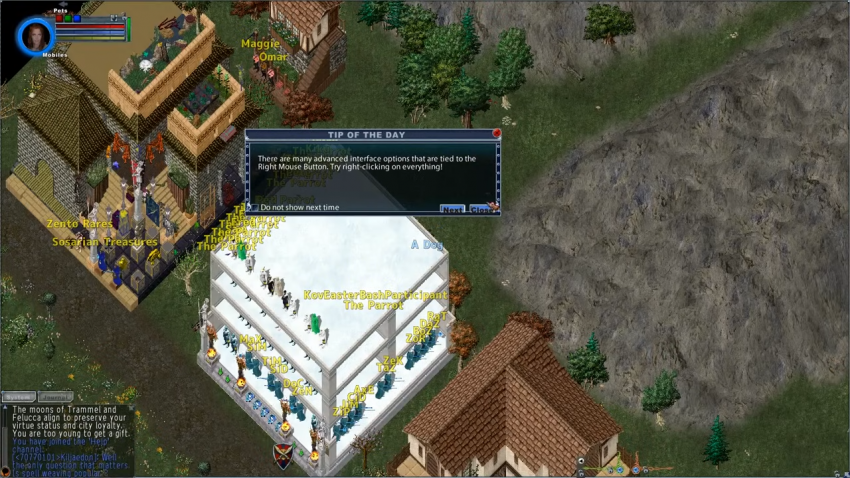This screenshot has height=478, width=850.
Task: Select the green square on status bar
Action: click(67, 18)
